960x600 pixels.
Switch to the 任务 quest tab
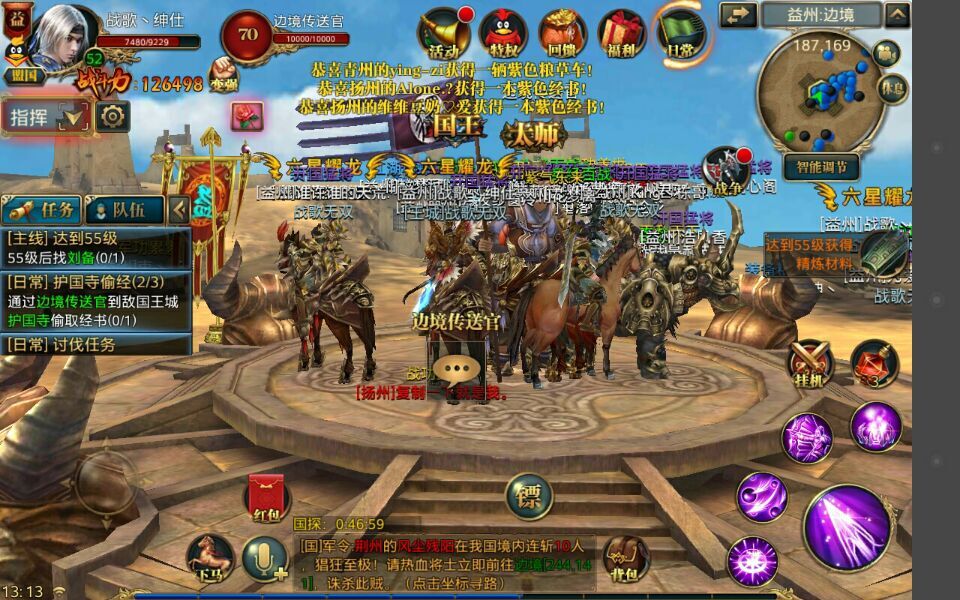point(43,209)
